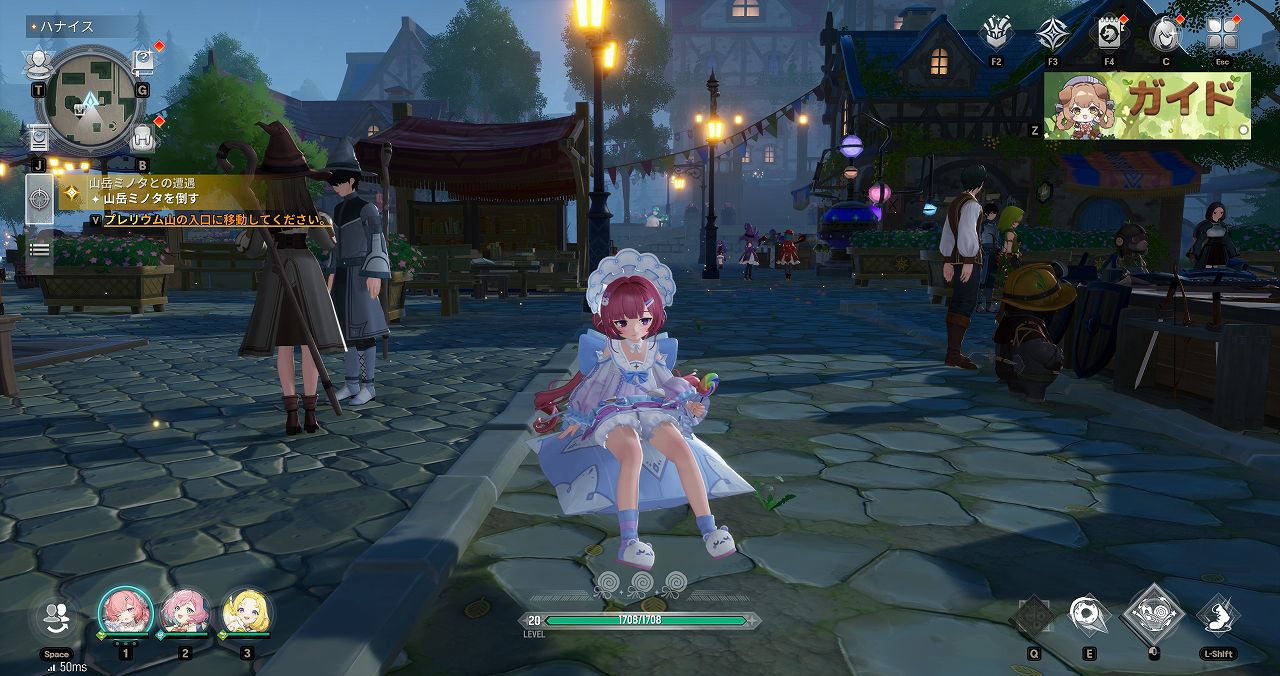Open the notepad icon with red notification

[x=1109, y=35]
